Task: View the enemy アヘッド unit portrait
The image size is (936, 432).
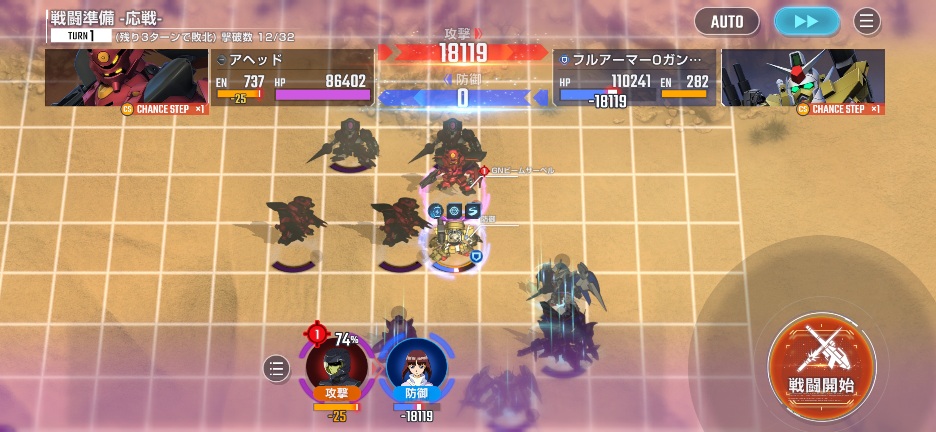Action: coord(126,78)
